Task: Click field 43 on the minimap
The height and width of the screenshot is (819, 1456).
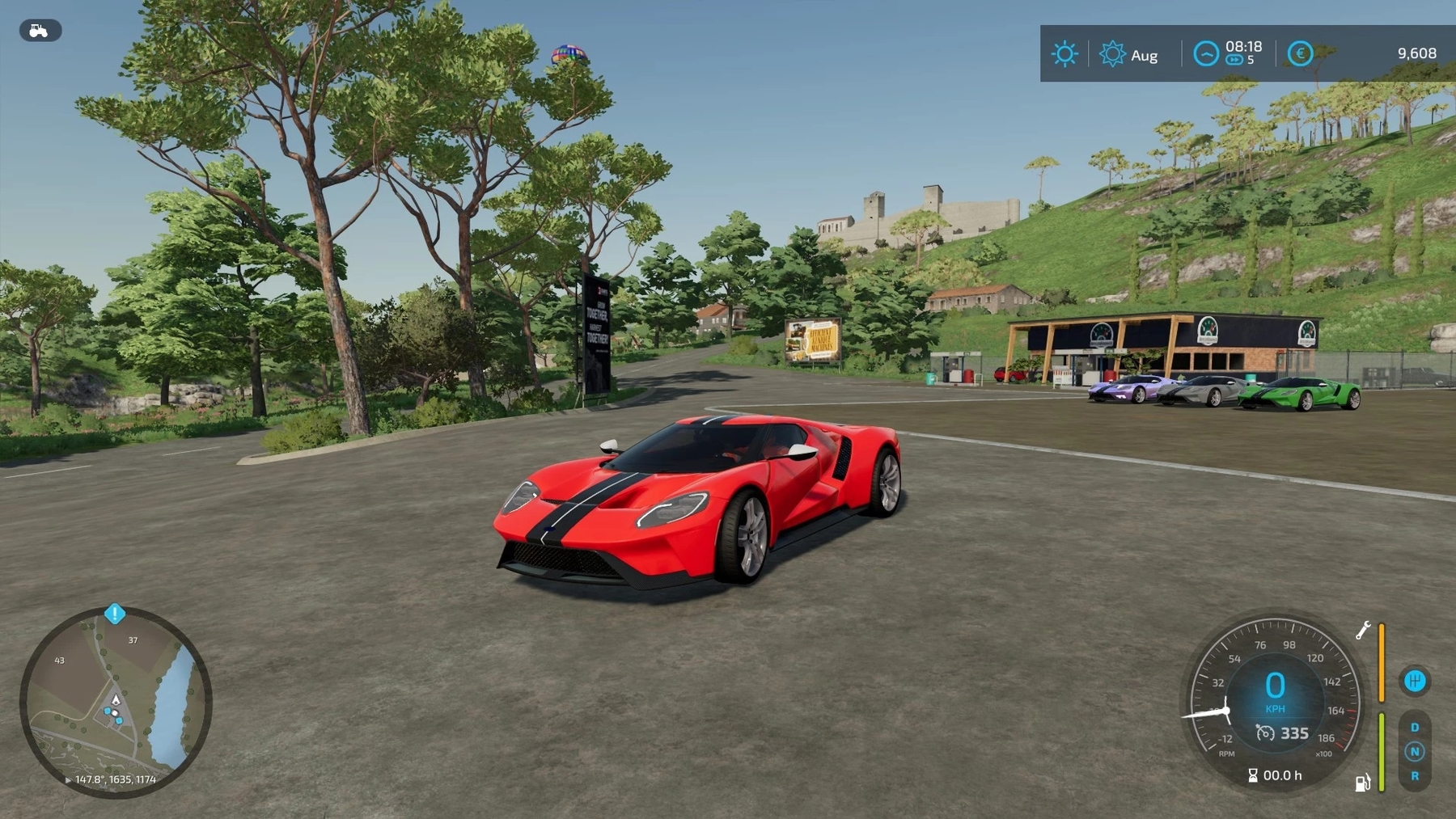Action: click(59, 661)
